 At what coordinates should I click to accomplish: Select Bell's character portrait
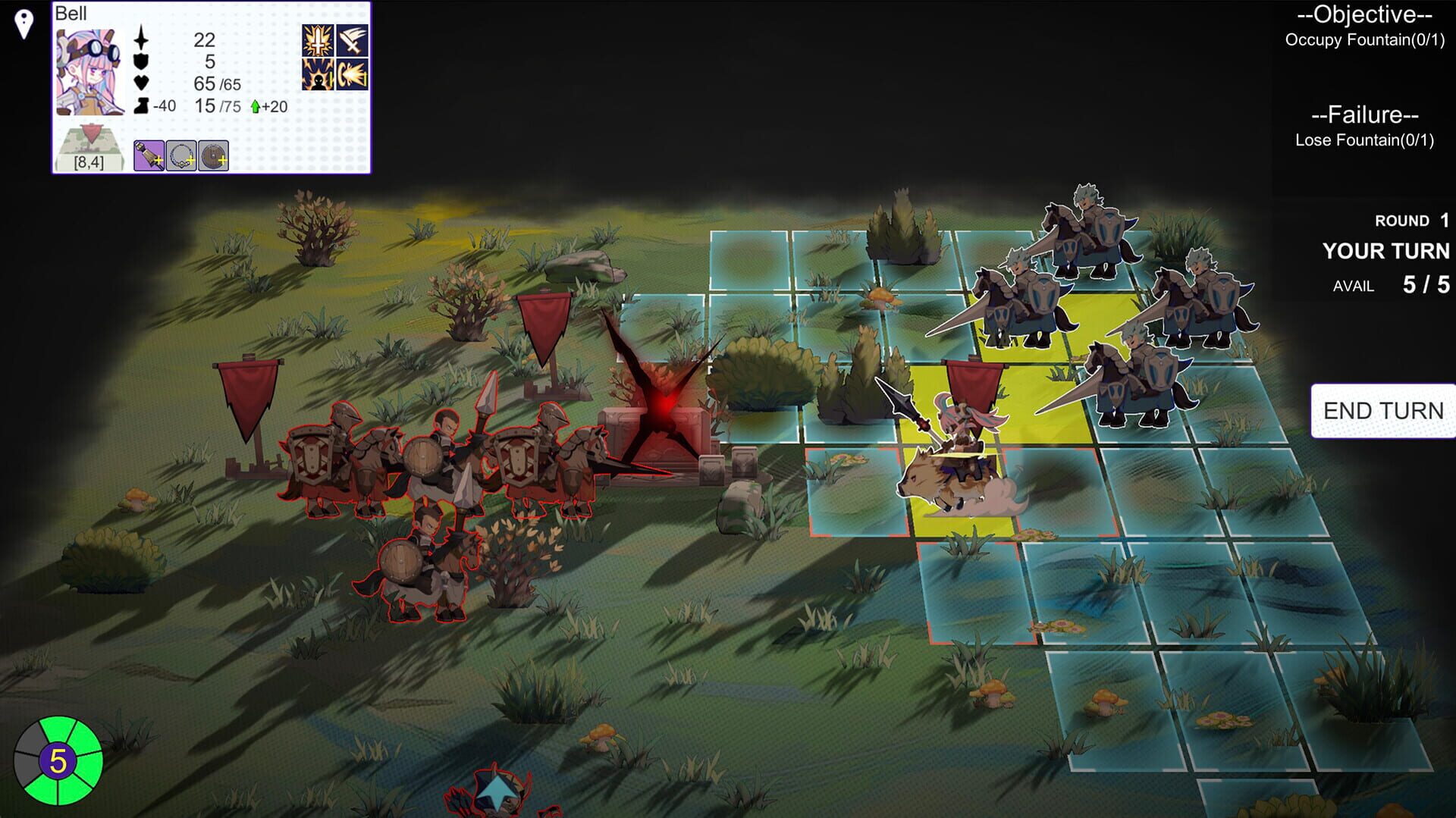(89, 70)
